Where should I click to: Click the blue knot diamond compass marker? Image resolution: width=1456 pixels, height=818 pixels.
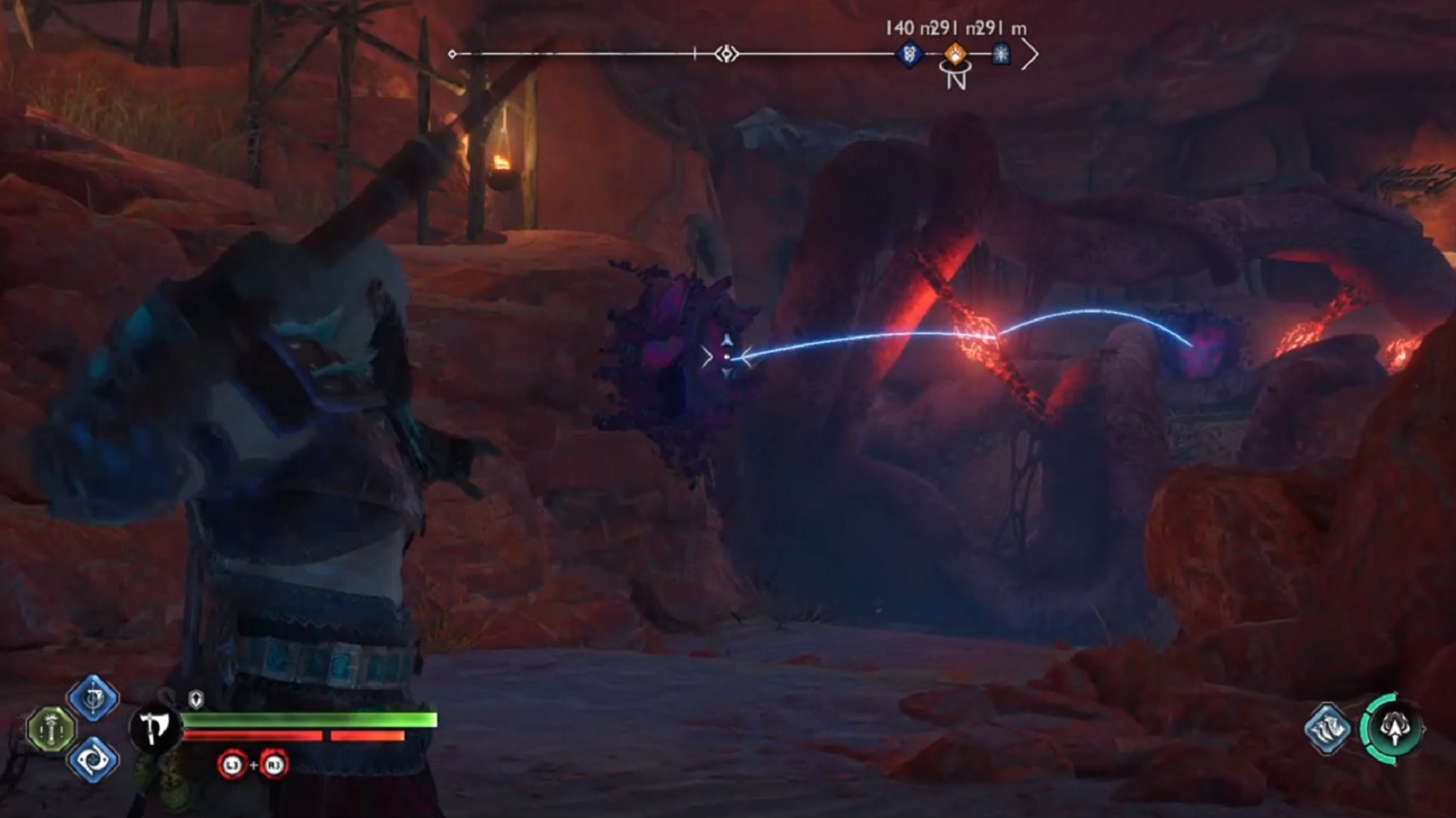(909, 54)
